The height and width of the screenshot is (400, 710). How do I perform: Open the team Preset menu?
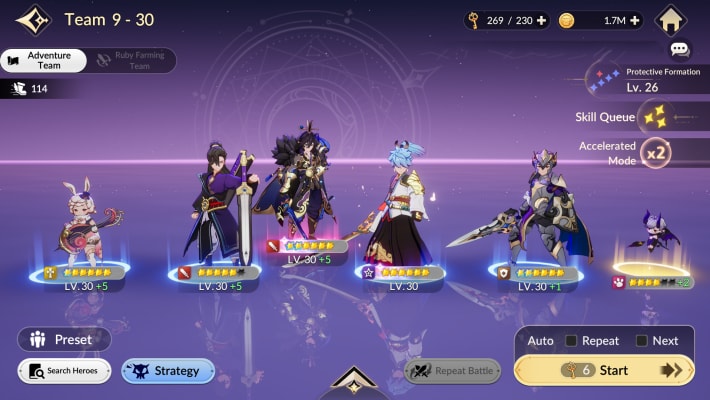[62, 339]
